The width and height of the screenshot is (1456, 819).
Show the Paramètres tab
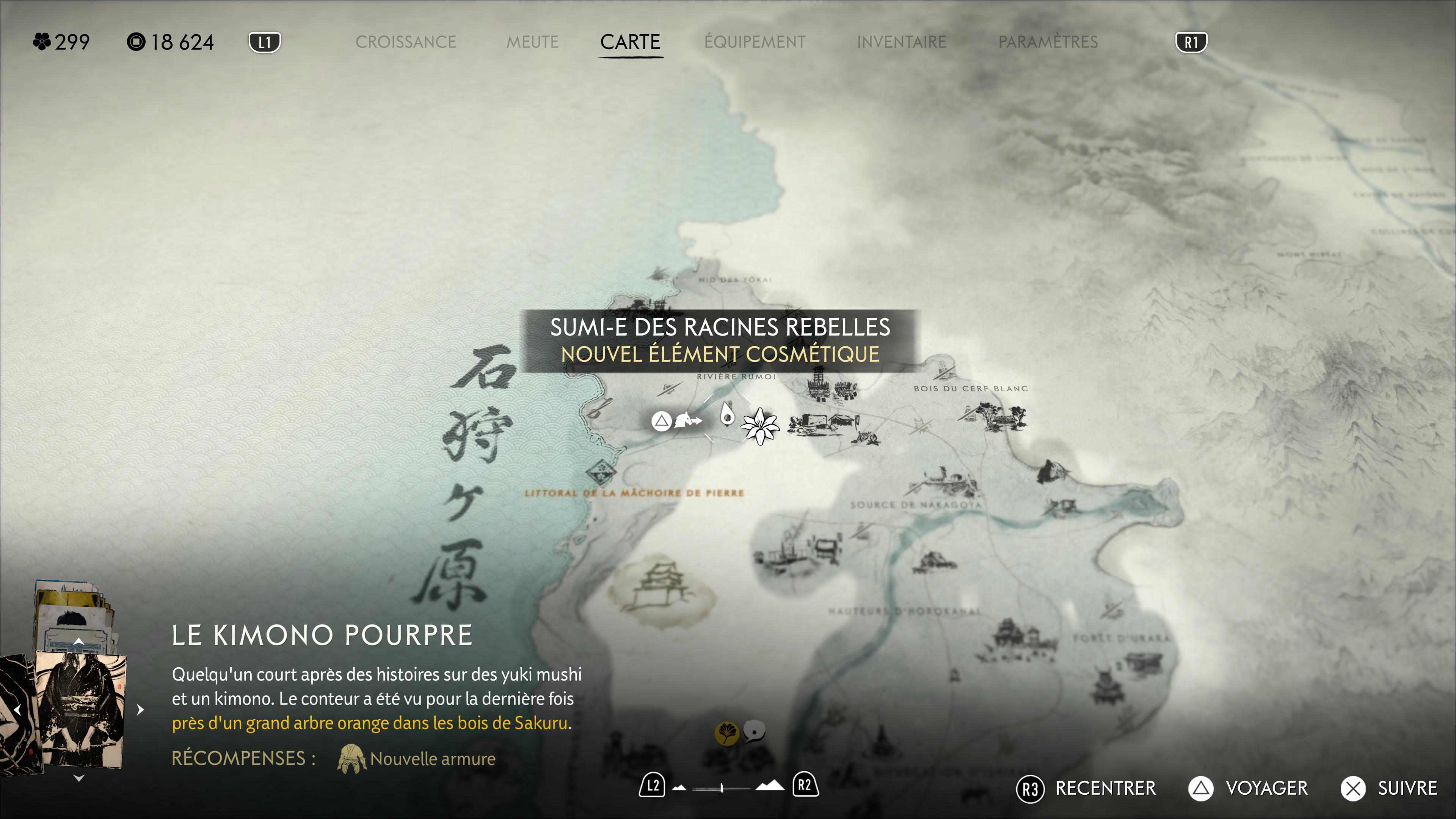[1047, 42]
